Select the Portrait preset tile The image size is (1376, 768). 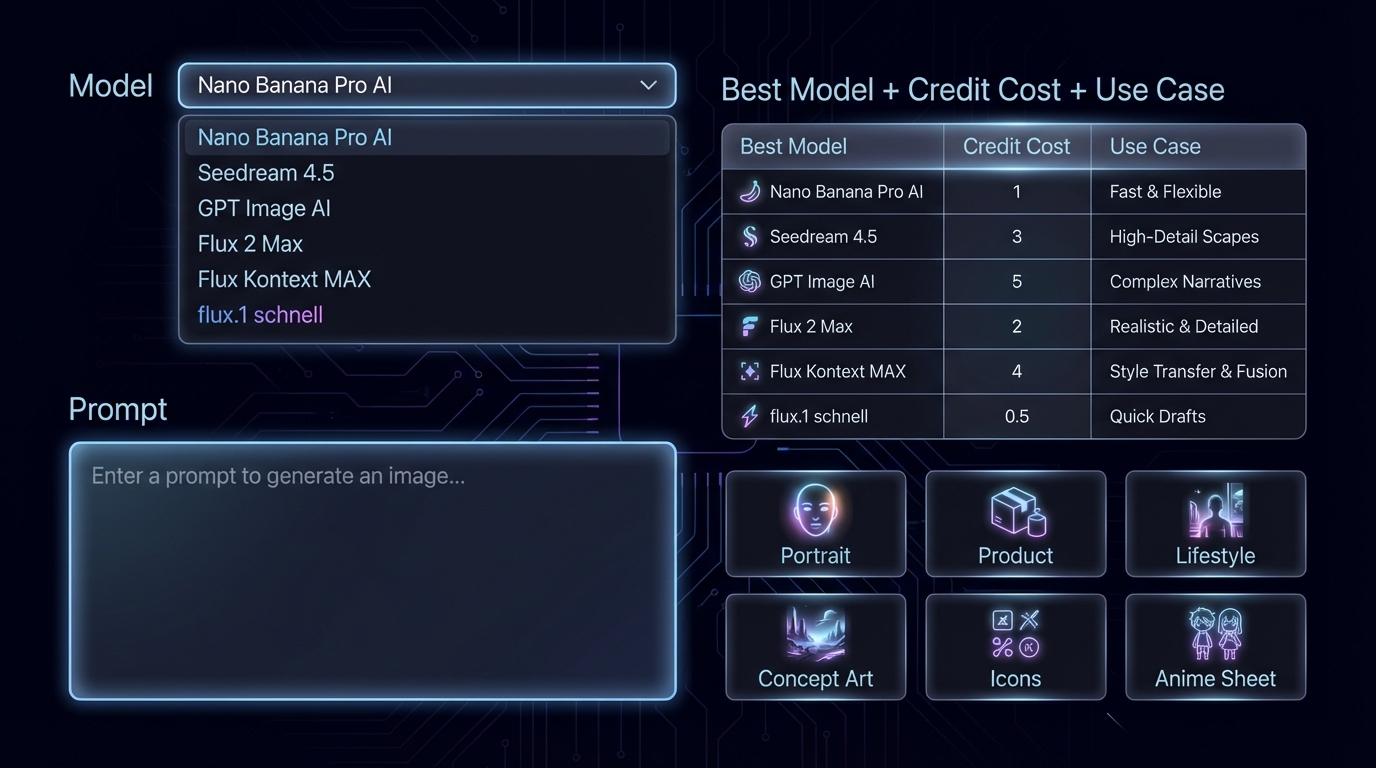pos(815,524)
